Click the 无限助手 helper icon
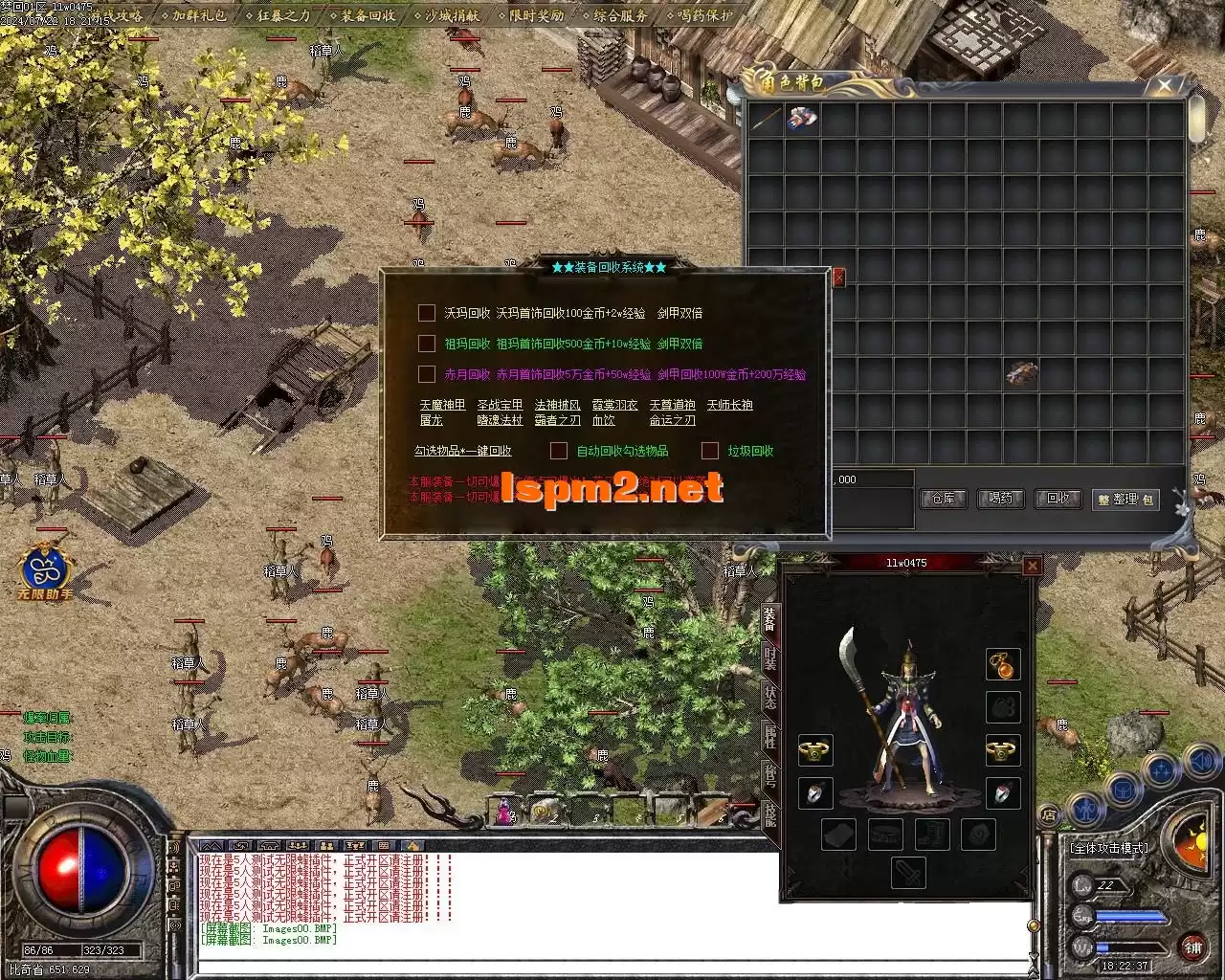The width and height of the screenshot is (1225, 980). pyautogui.click(x=45, y=571)
